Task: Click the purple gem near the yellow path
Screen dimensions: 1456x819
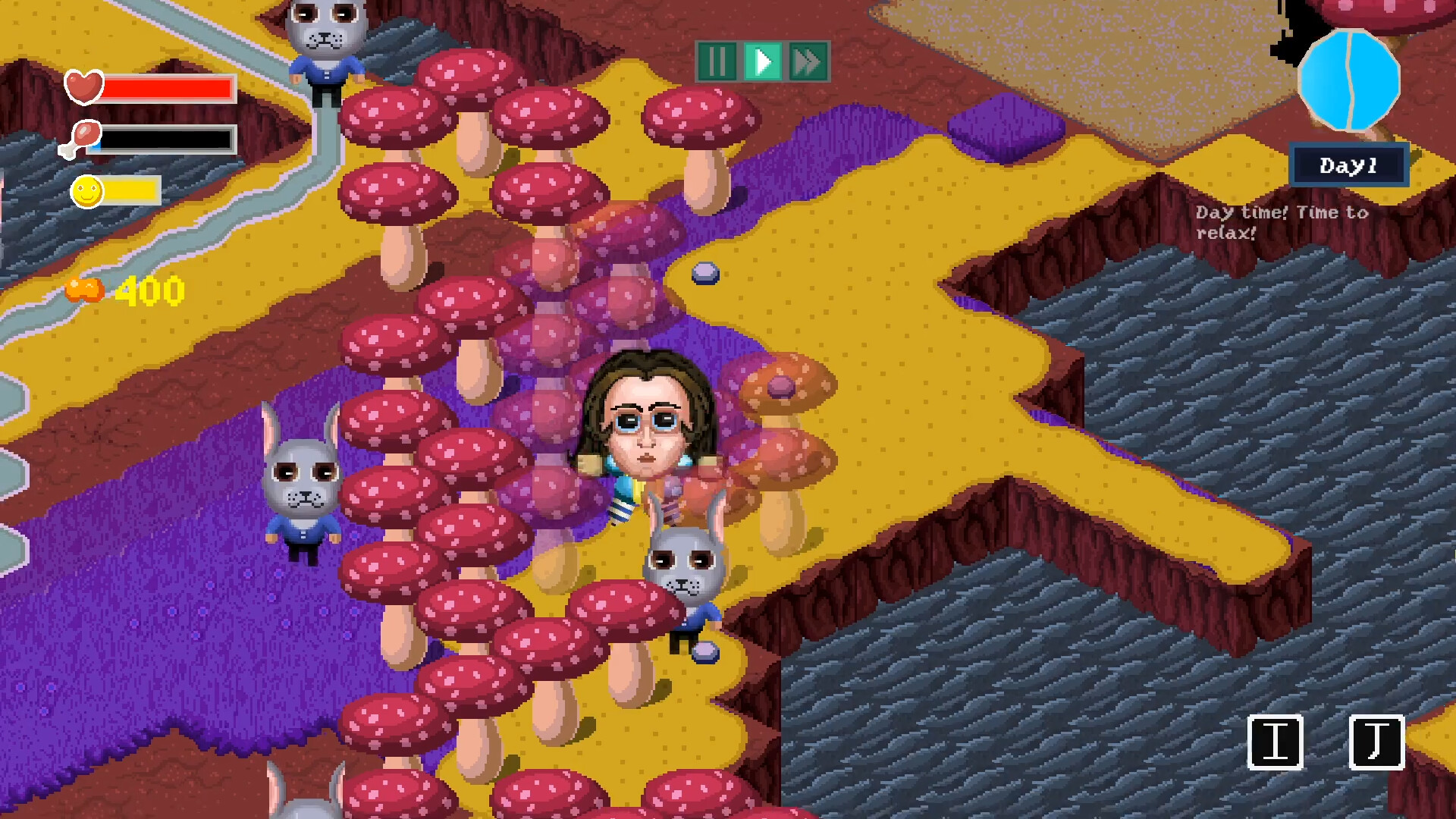Action: [705, 275]
